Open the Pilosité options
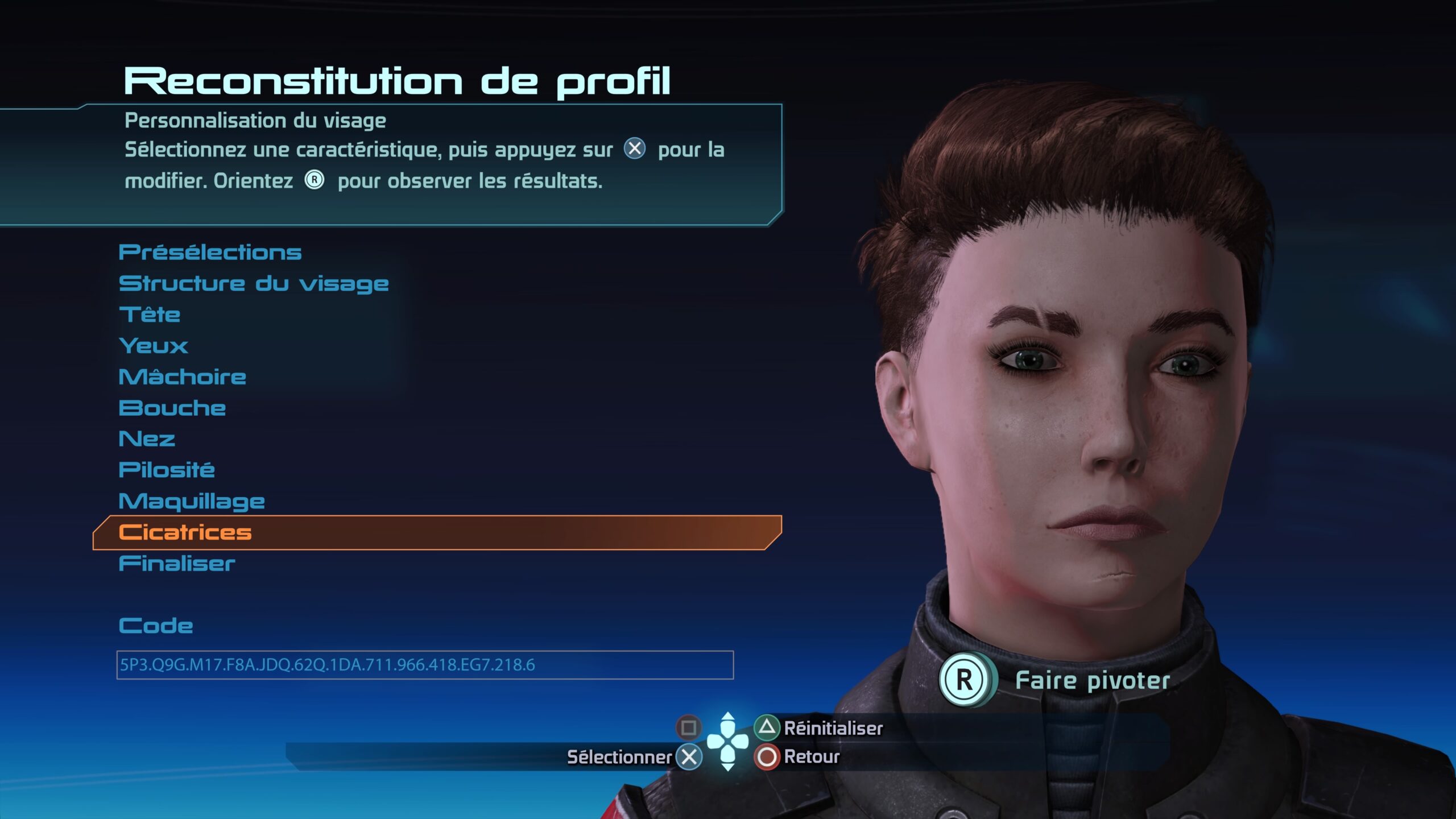This screenshot has width=1456, height=819. (x=167, y=470)
